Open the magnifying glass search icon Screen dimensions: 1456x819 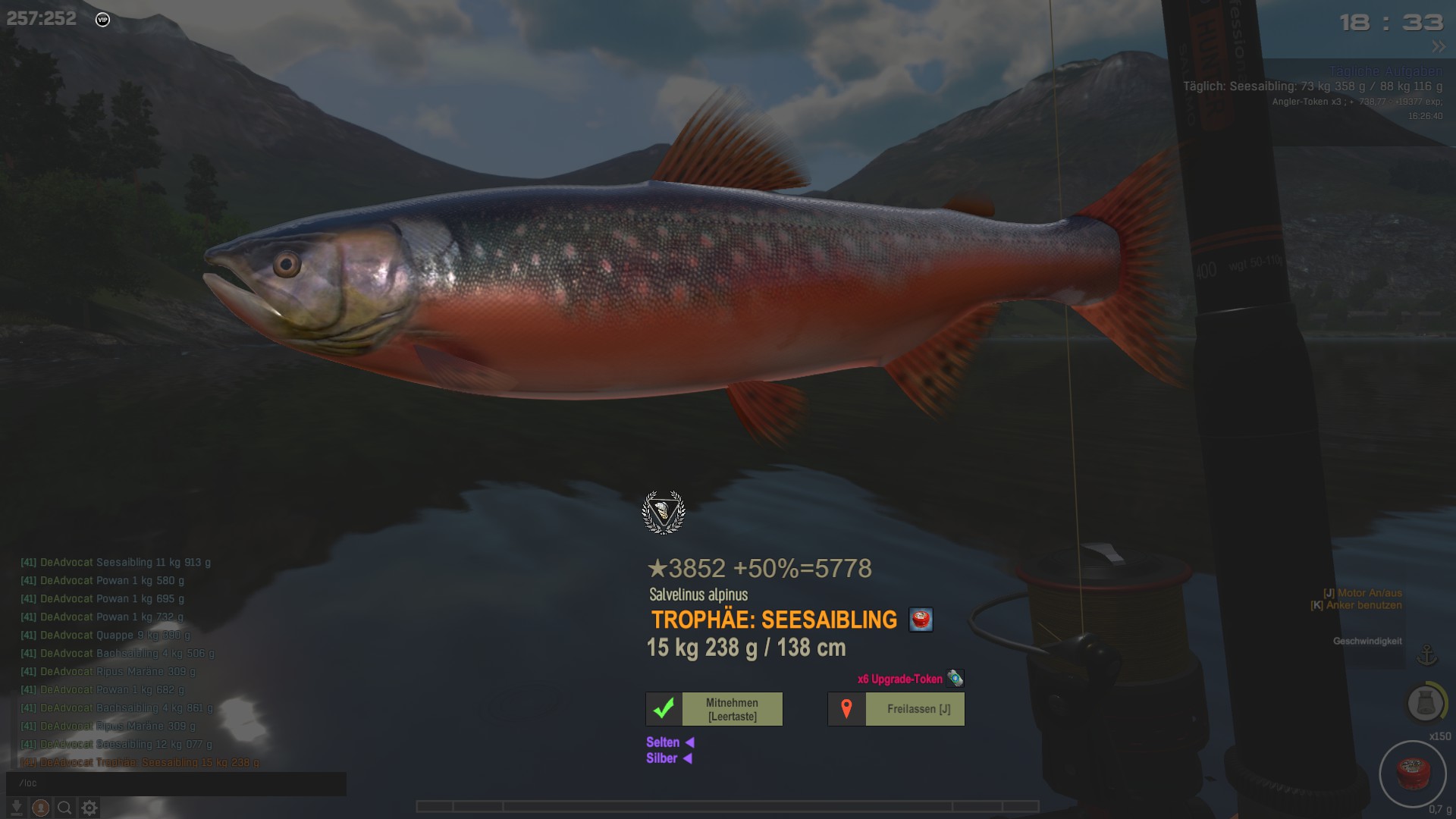(x=65, y=808)
